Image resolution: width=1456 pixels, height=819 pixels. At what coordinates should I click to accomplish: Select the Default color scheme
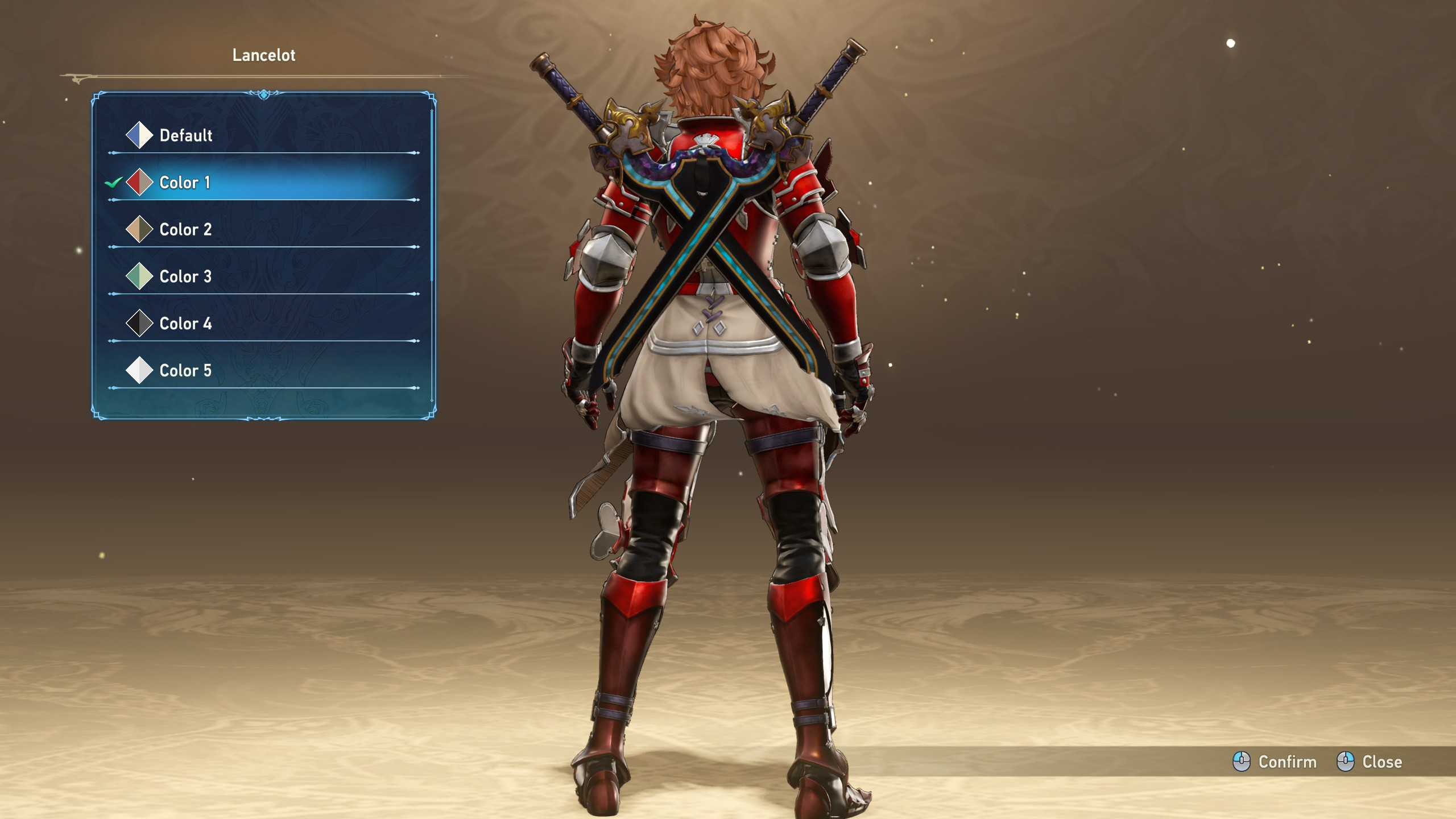click(185, 135)
